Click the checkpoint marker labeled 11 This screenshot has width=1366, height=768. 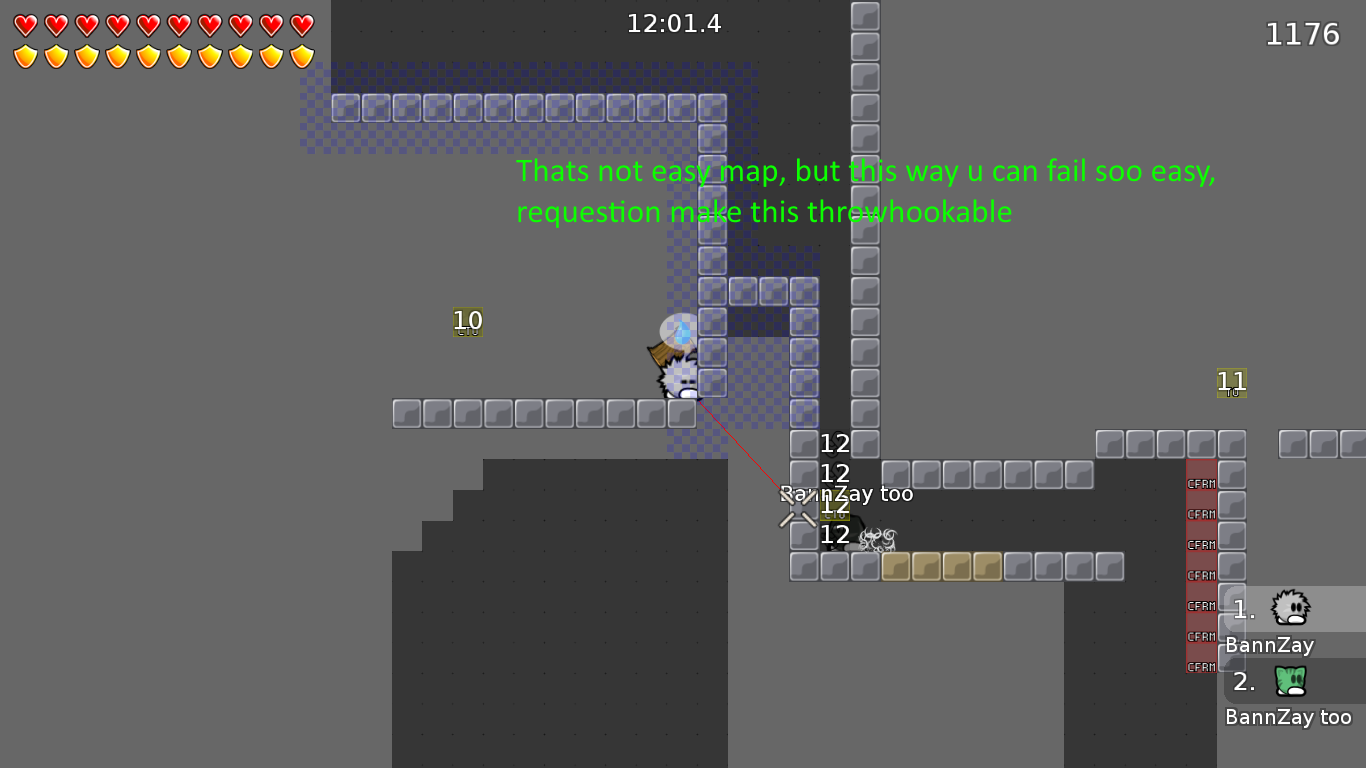click(1231, 381)
